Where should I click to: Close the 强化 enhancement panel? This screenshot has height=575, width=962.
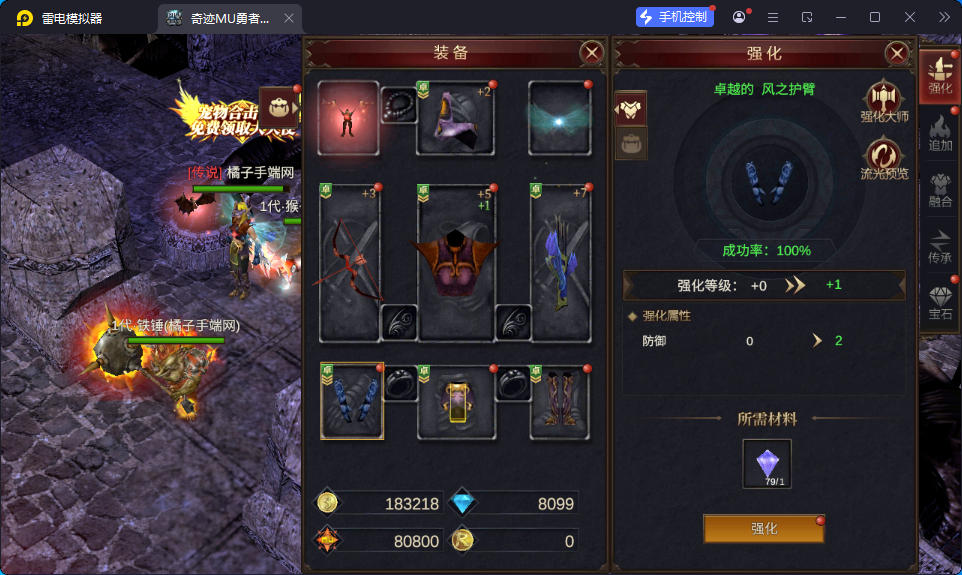click(x=897, y=53)
